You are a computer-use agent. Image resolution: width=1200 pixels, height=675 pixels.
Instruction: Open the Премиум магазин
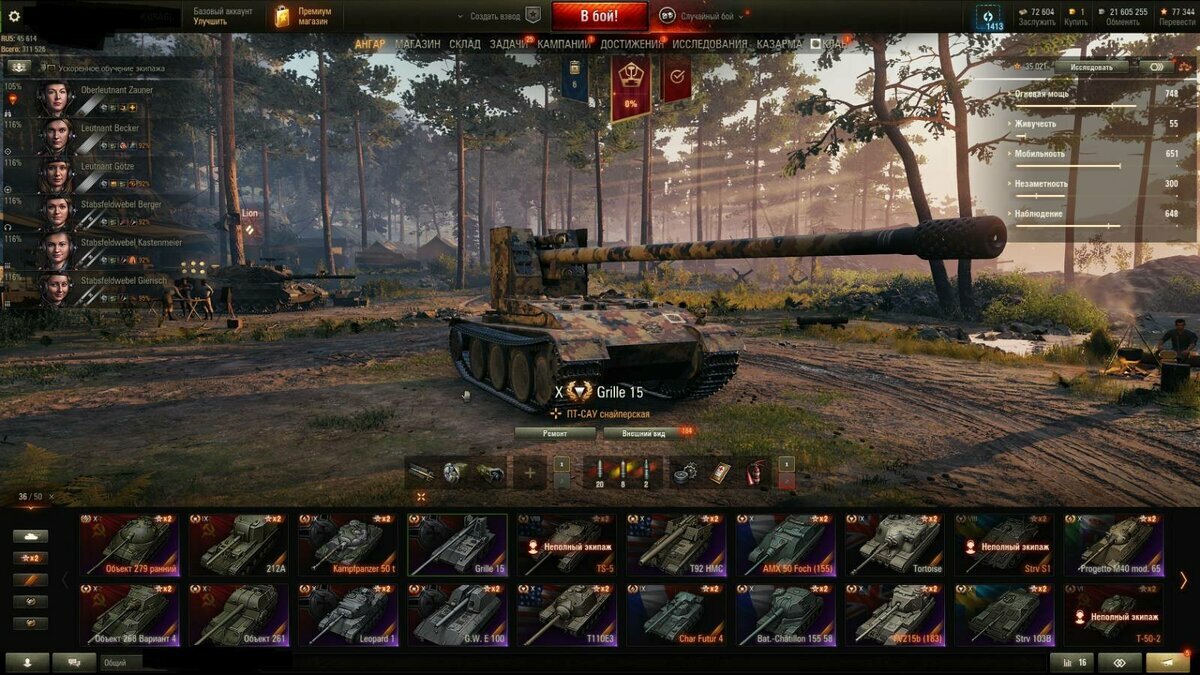click(304, 16)
